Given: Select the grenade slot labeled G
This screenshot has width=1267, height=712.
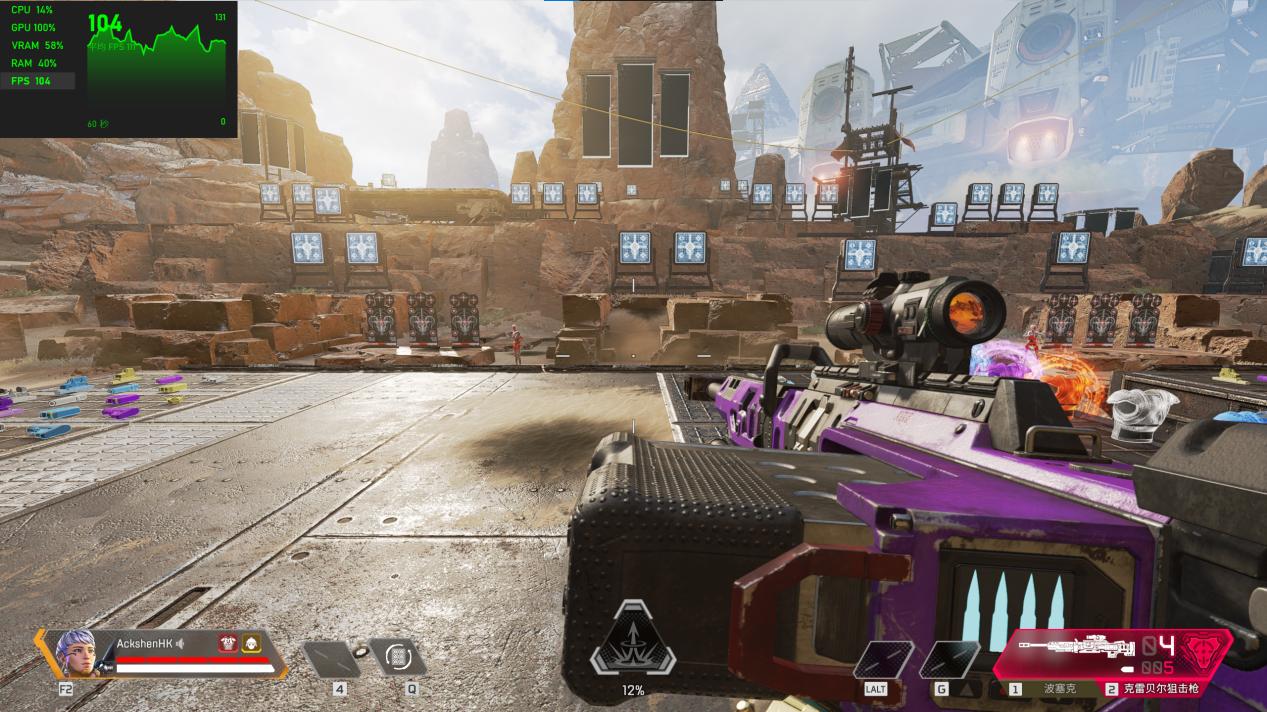Looking at the screenshot, I should [x=948, y=660].
